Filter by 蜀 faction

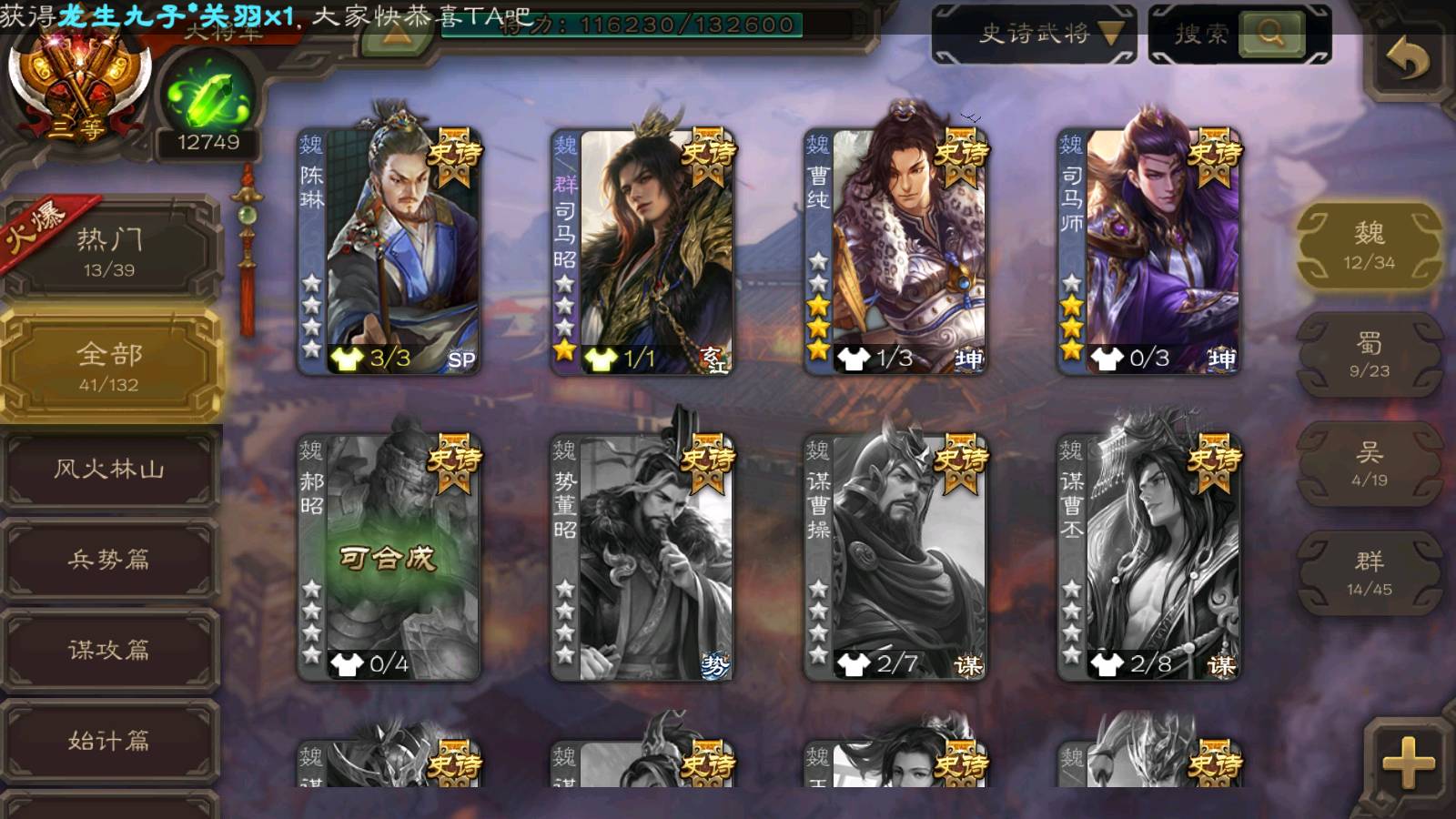pyautogui.click(x=1369, y=354)
